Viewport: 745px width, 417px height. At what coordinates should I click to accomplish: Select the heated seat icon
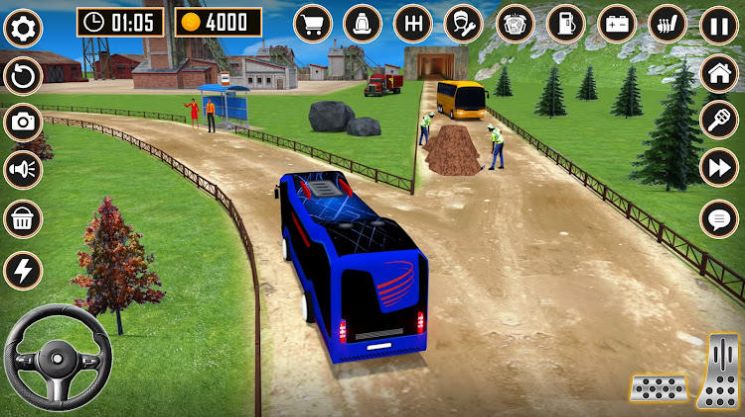click(x=667, y=23)
